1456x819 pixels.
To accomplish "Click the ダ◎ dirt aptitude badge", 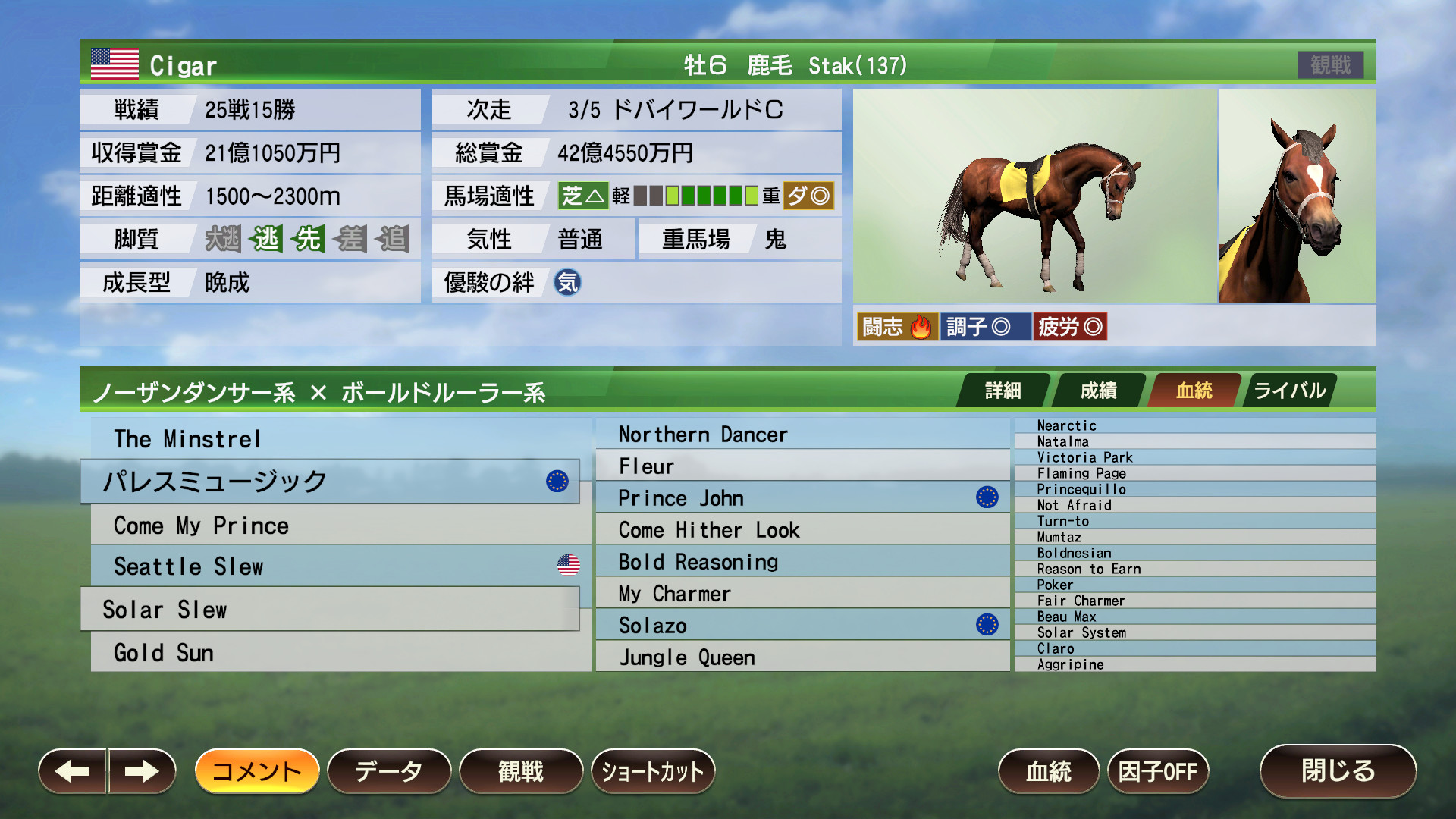I will click(811, 196).
